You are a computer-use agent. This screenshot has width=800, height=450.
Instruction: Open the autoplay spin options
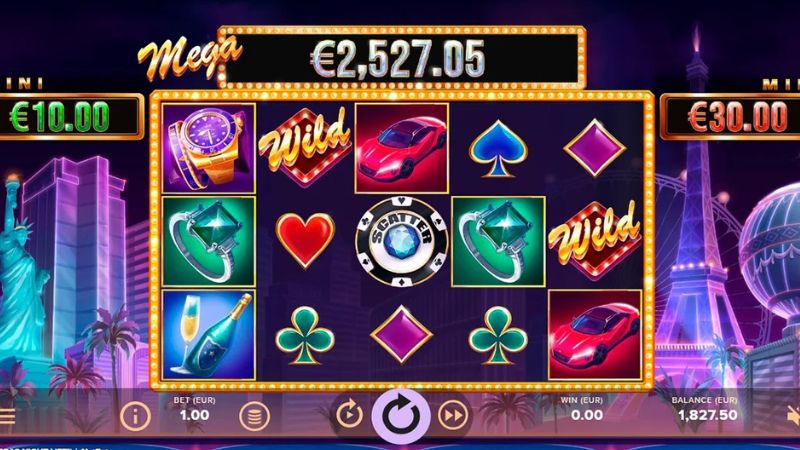coord(349,414)
